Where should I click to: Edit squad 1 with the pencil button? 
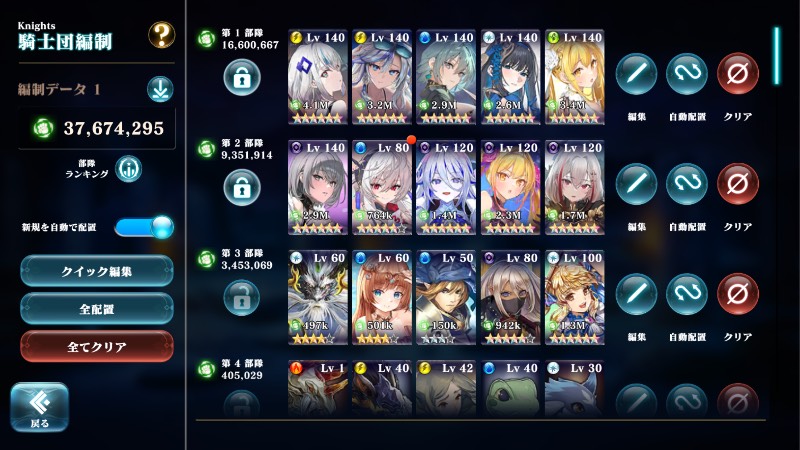[x=636, y=73]
